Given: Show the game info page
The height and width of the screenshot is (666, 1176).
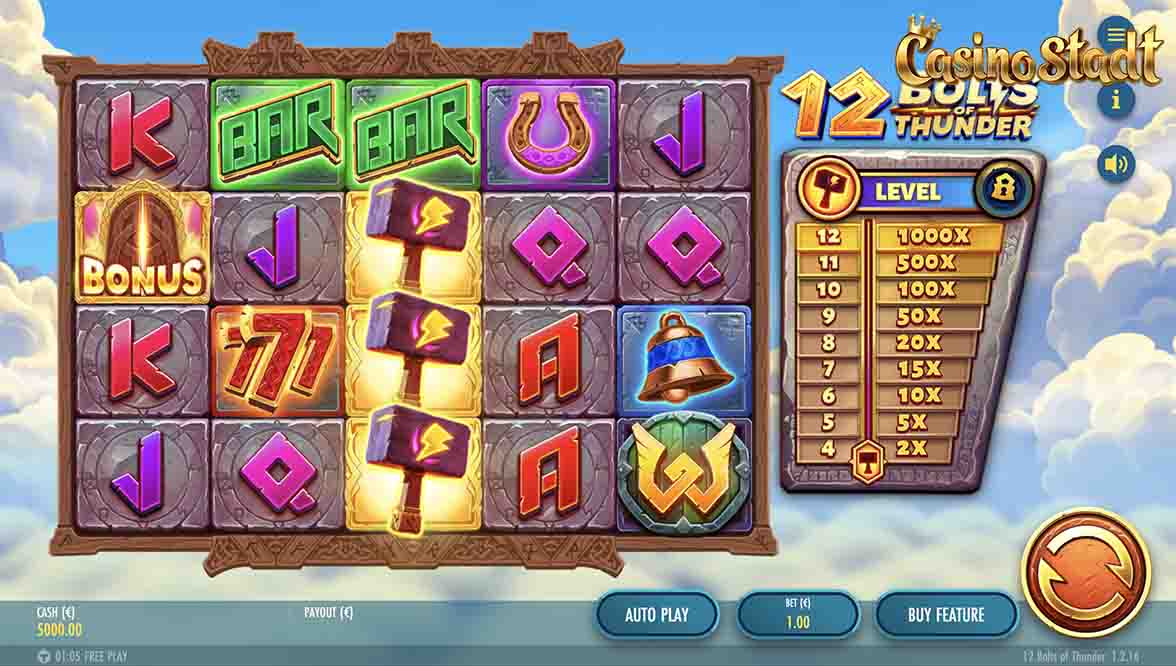Looking at the screenshot, I should [1116, 98].
